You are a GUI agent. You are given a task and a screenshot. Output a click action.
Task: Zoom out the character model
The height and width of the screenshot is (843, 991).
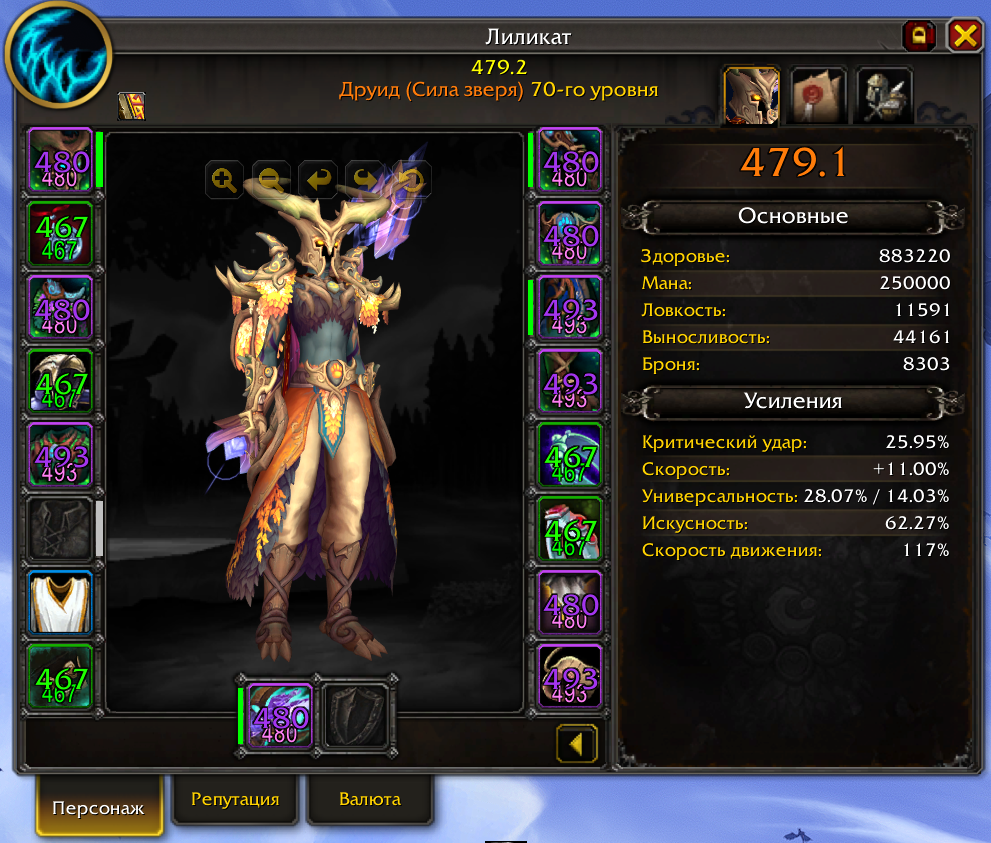pos(270,180)
